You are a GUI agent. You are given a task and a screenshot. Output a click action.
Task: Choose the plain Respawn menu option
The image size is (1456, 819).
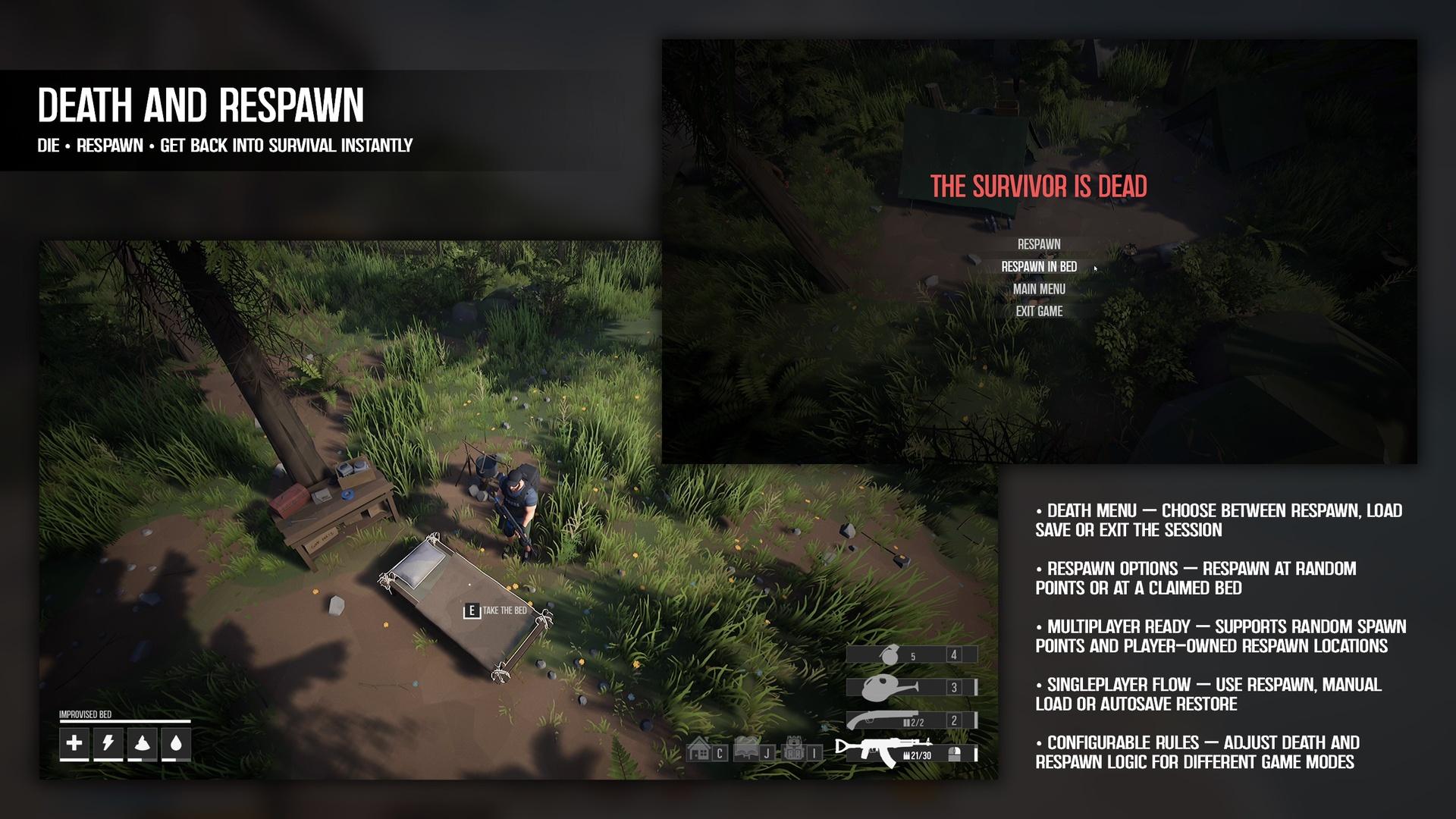point(1039,244)
